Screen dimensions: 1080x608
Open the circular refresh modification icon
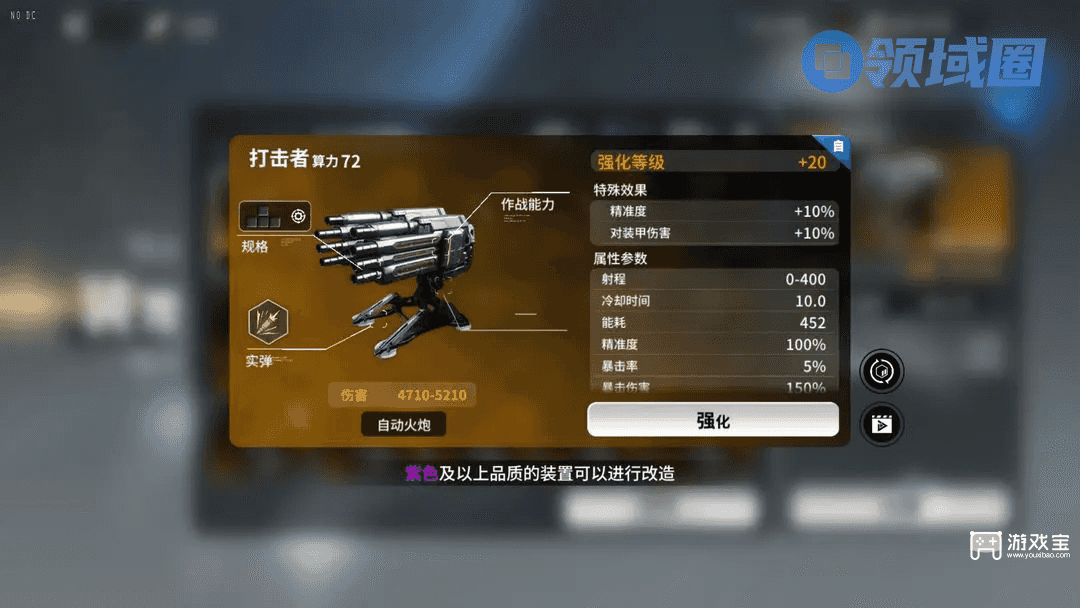(x=881, y=372)
